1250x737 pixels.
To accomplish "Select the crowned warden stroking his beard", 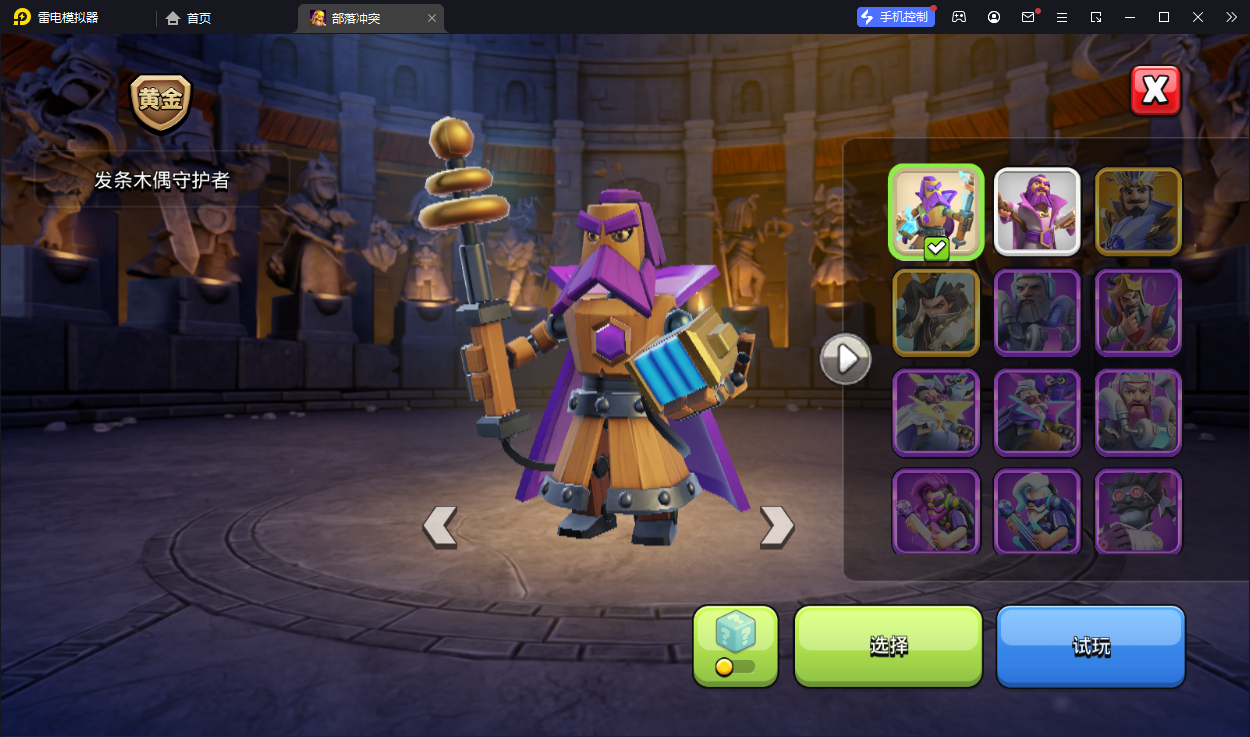I will tap(1138, 312).
